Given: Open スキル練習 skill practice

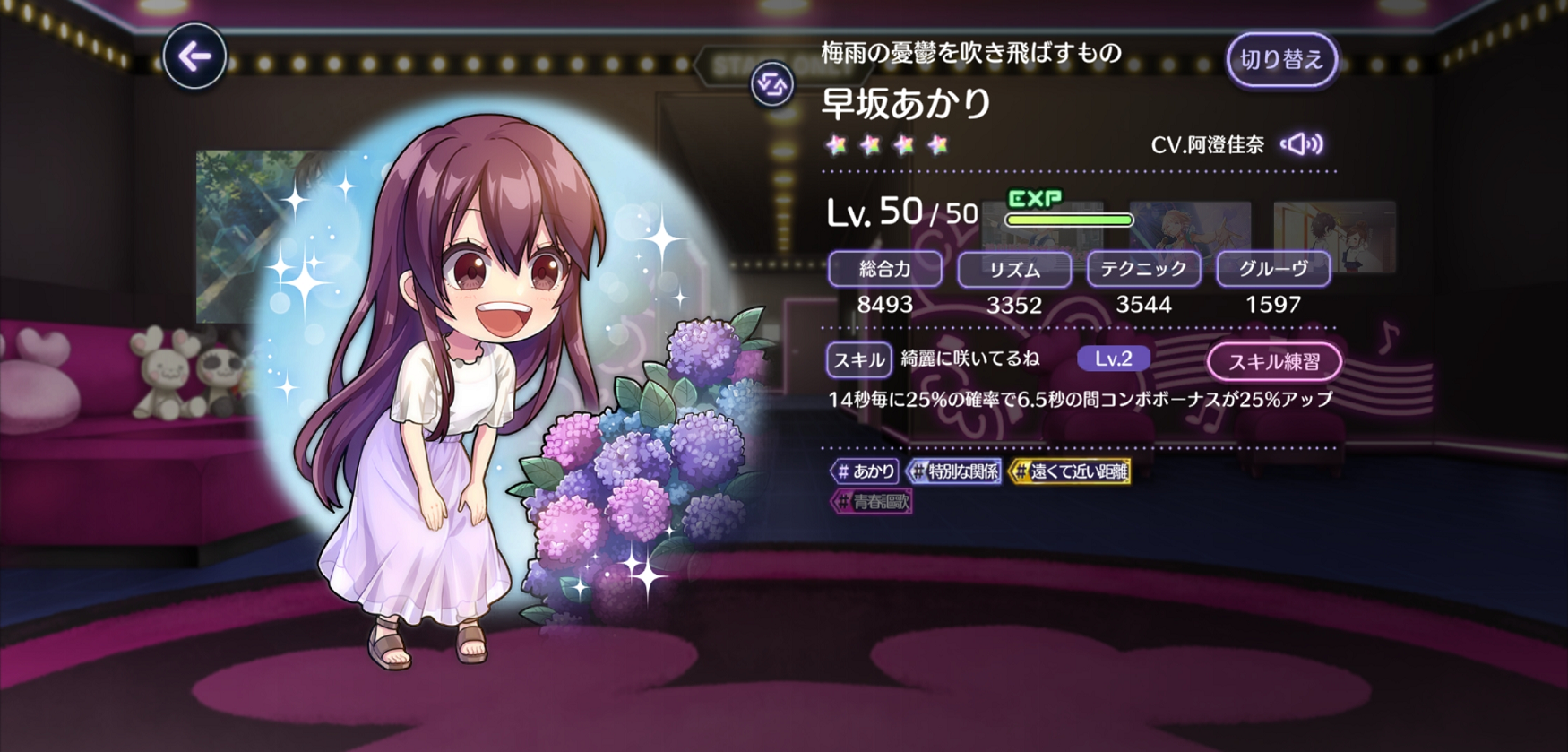Looking at the screenshot, I should (x=1273, y=362).
